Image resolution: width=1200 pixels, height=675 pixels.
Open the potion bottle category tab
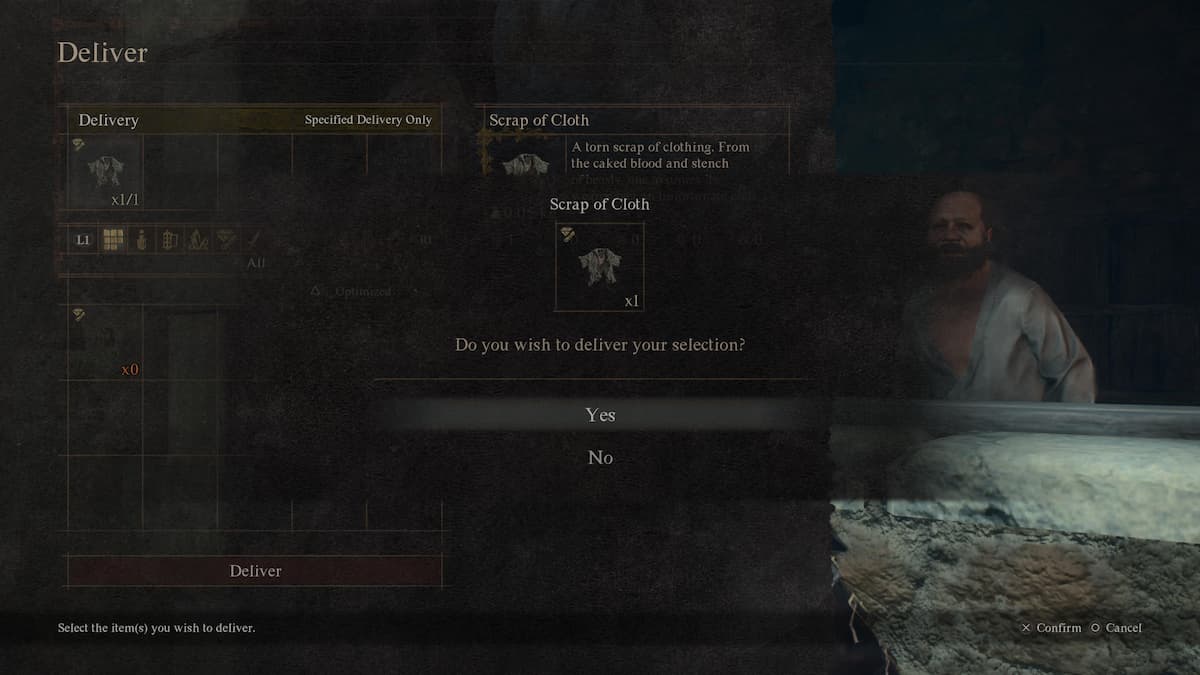[141, 240]
